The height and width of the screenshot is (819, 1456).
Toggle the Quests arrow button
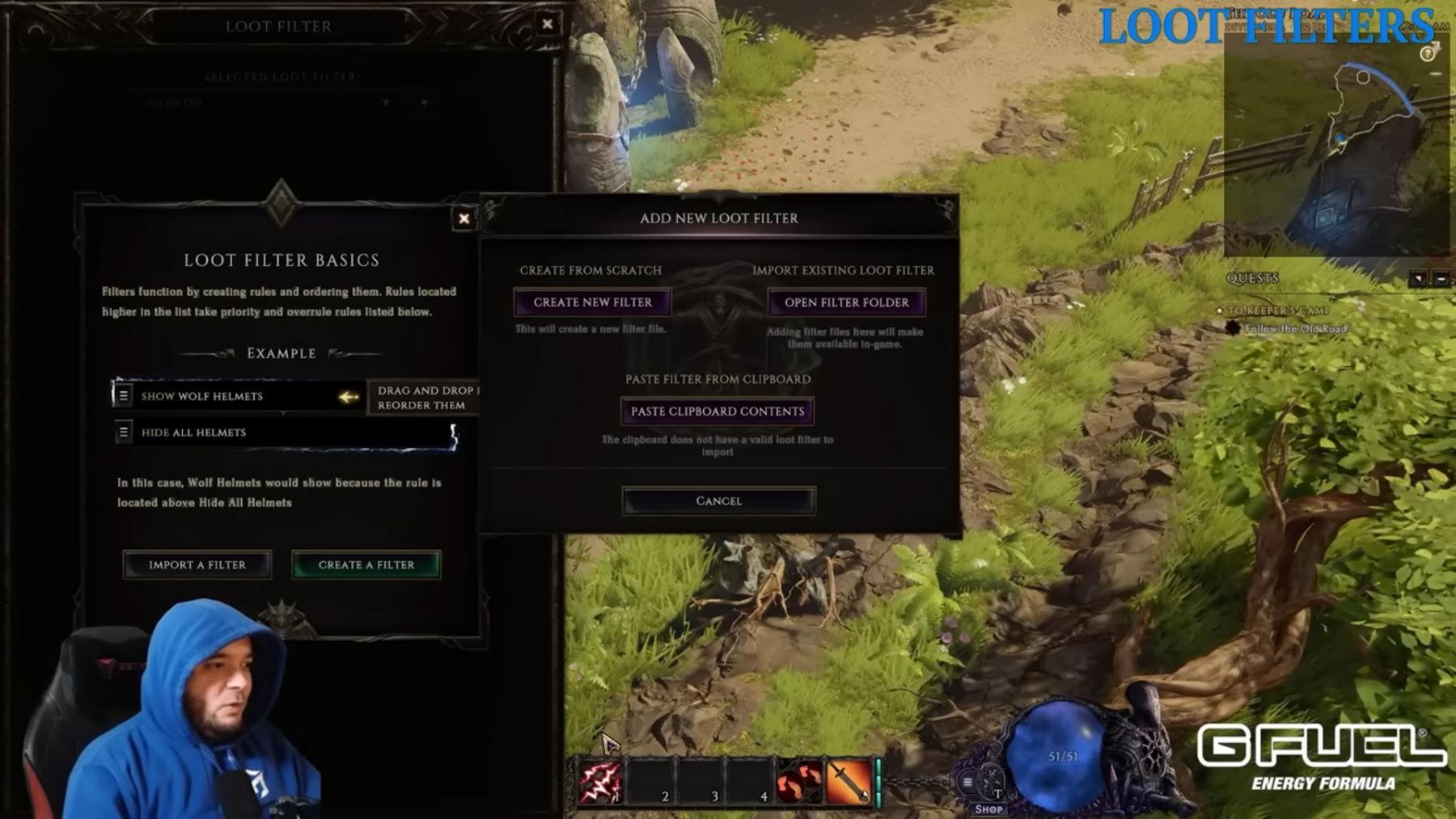pos(1418,279)
